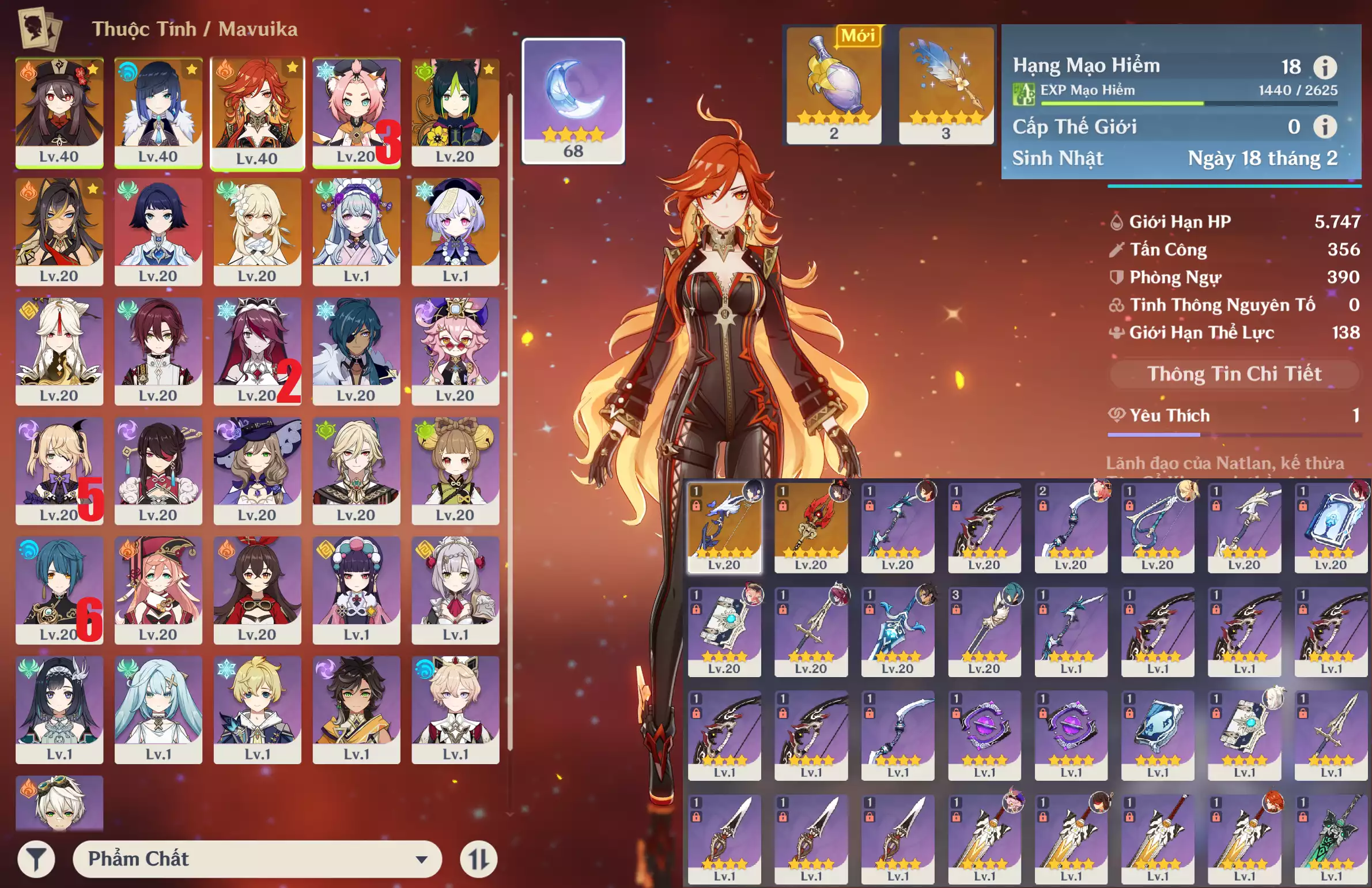The width and height of the screenshot is (1372, 888).
Task: Open the Phẩm Chất sort dropdown
Action: coord(257,859)
